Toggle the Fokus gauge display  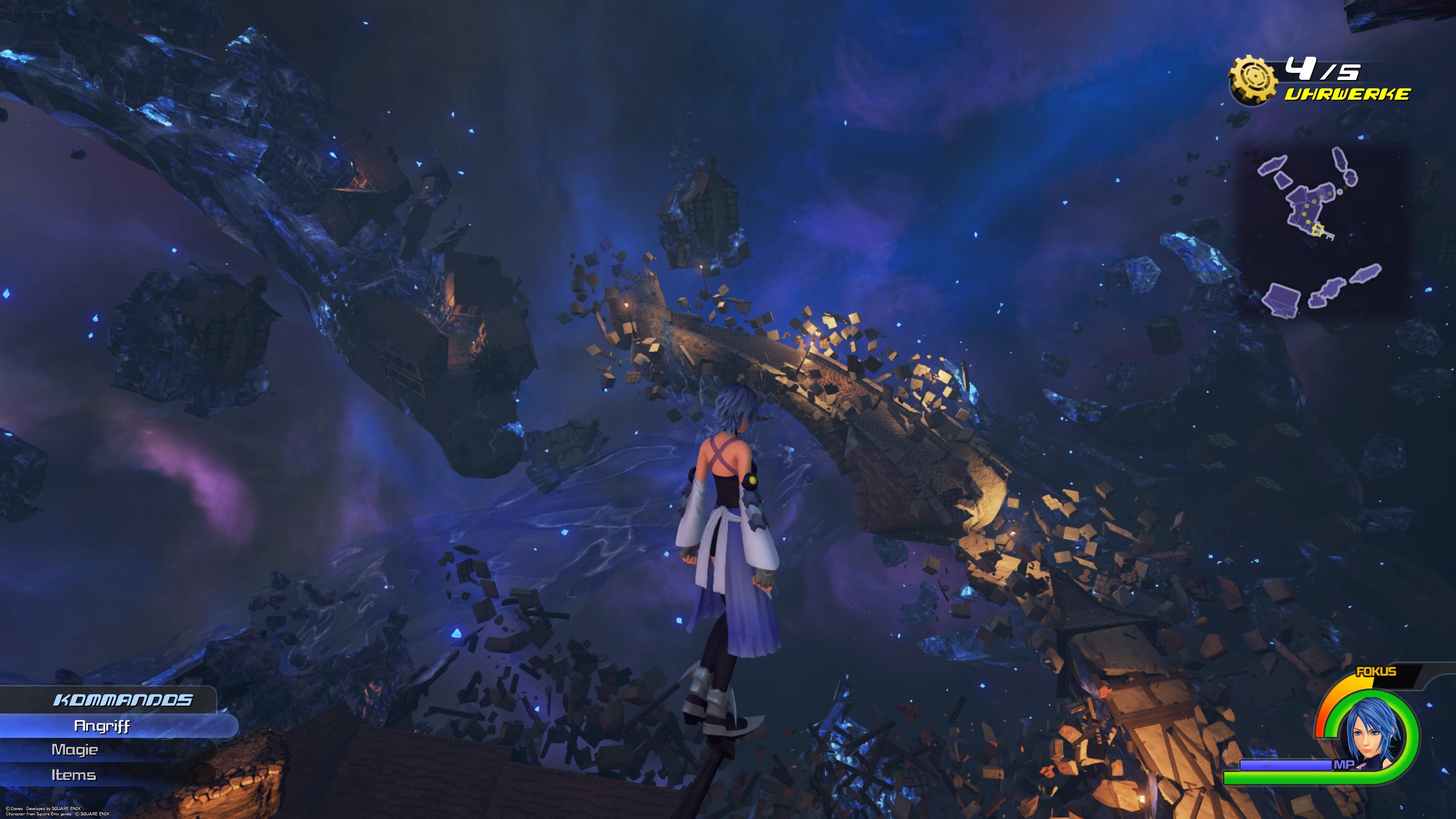click(x=1376, y=671)
